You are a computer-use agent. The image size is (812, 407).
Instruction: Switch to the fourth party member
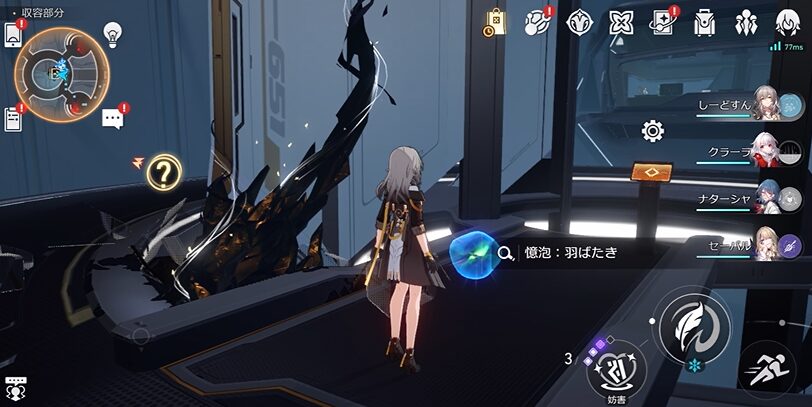[x=768, y=244]
